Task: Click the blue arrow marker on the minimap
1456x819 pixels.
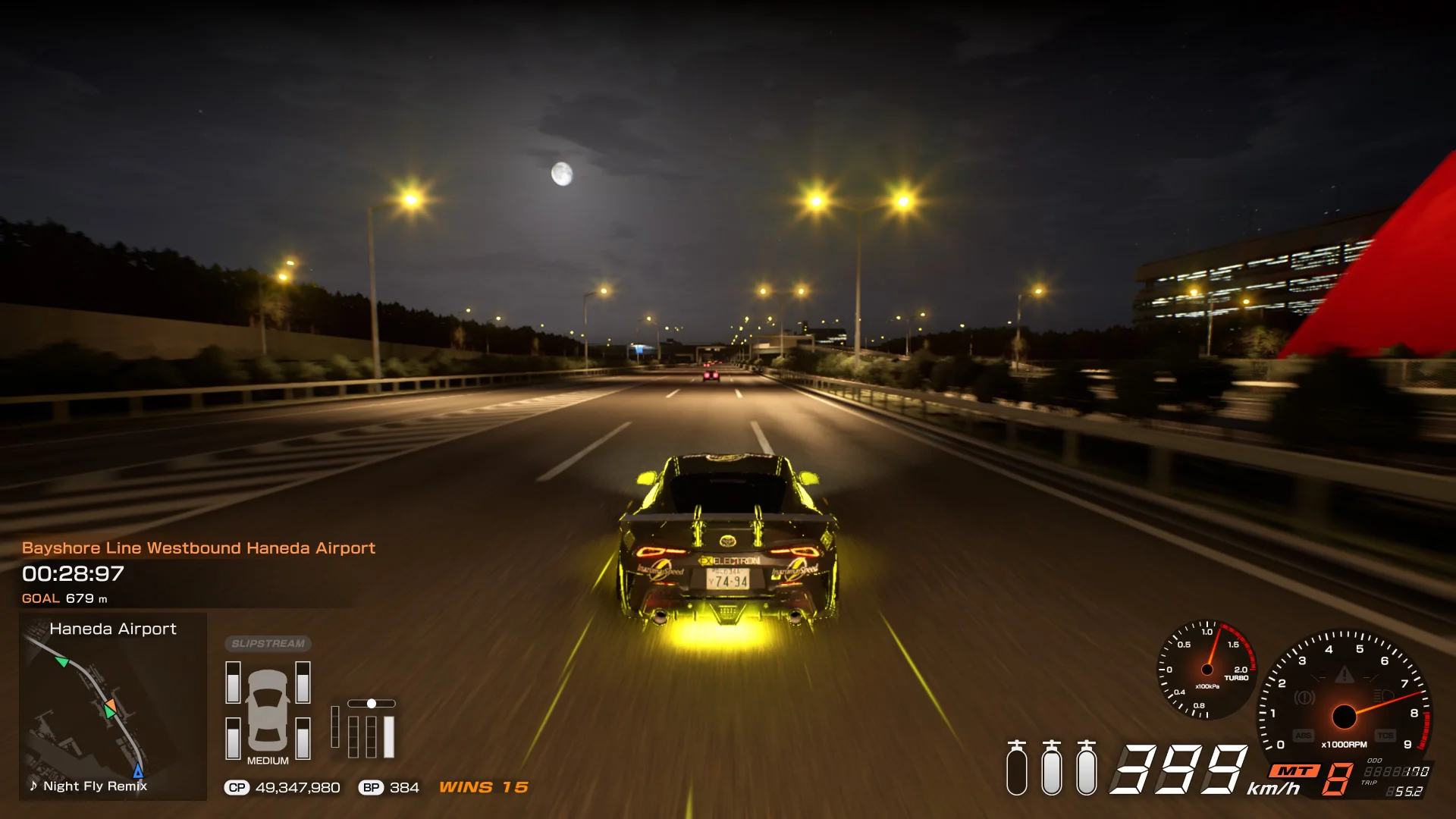Action: tap(138, 771)
